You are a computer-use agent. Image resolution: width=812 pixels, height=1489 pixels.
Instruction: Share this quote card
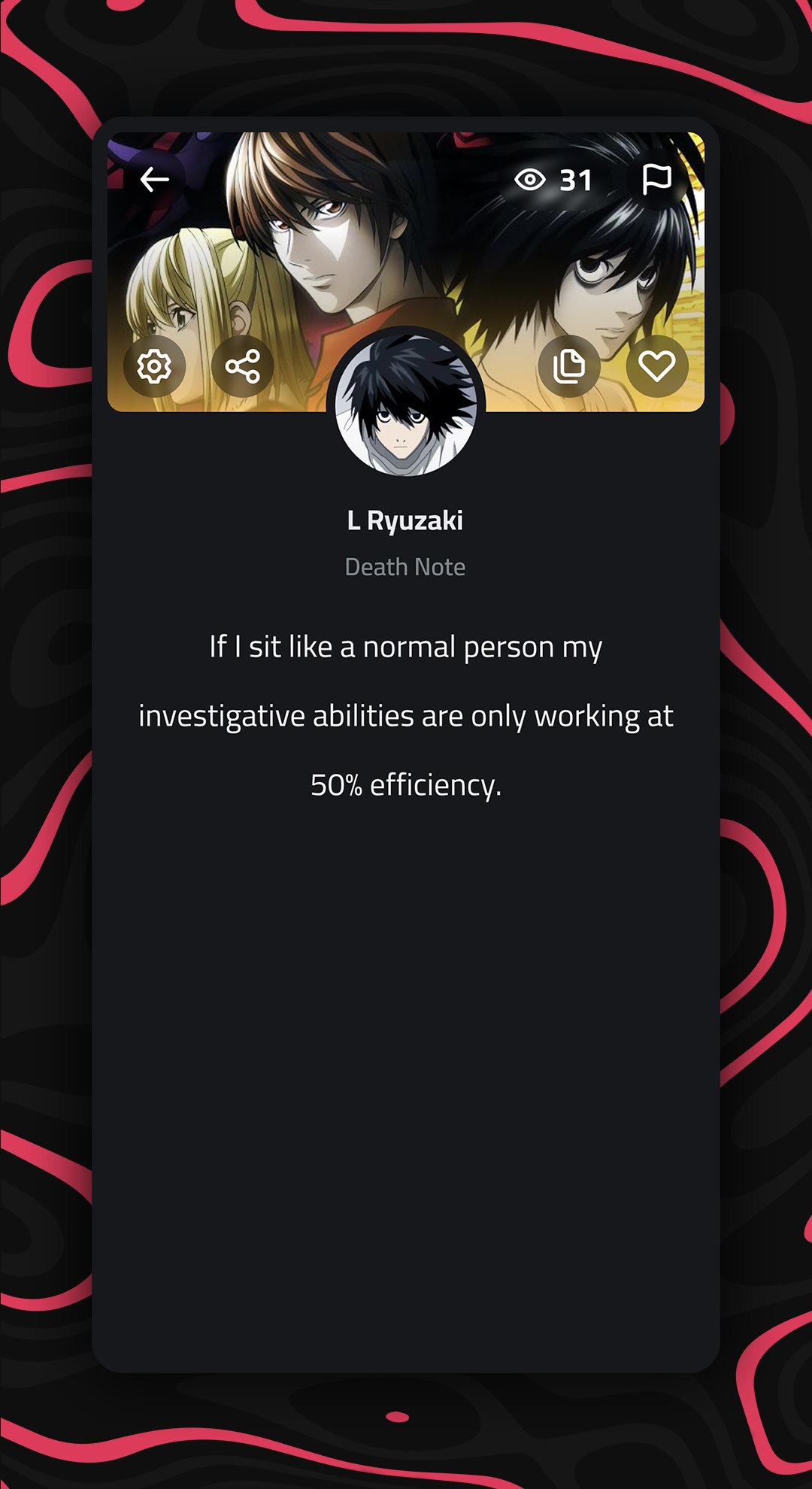point(242,366)
